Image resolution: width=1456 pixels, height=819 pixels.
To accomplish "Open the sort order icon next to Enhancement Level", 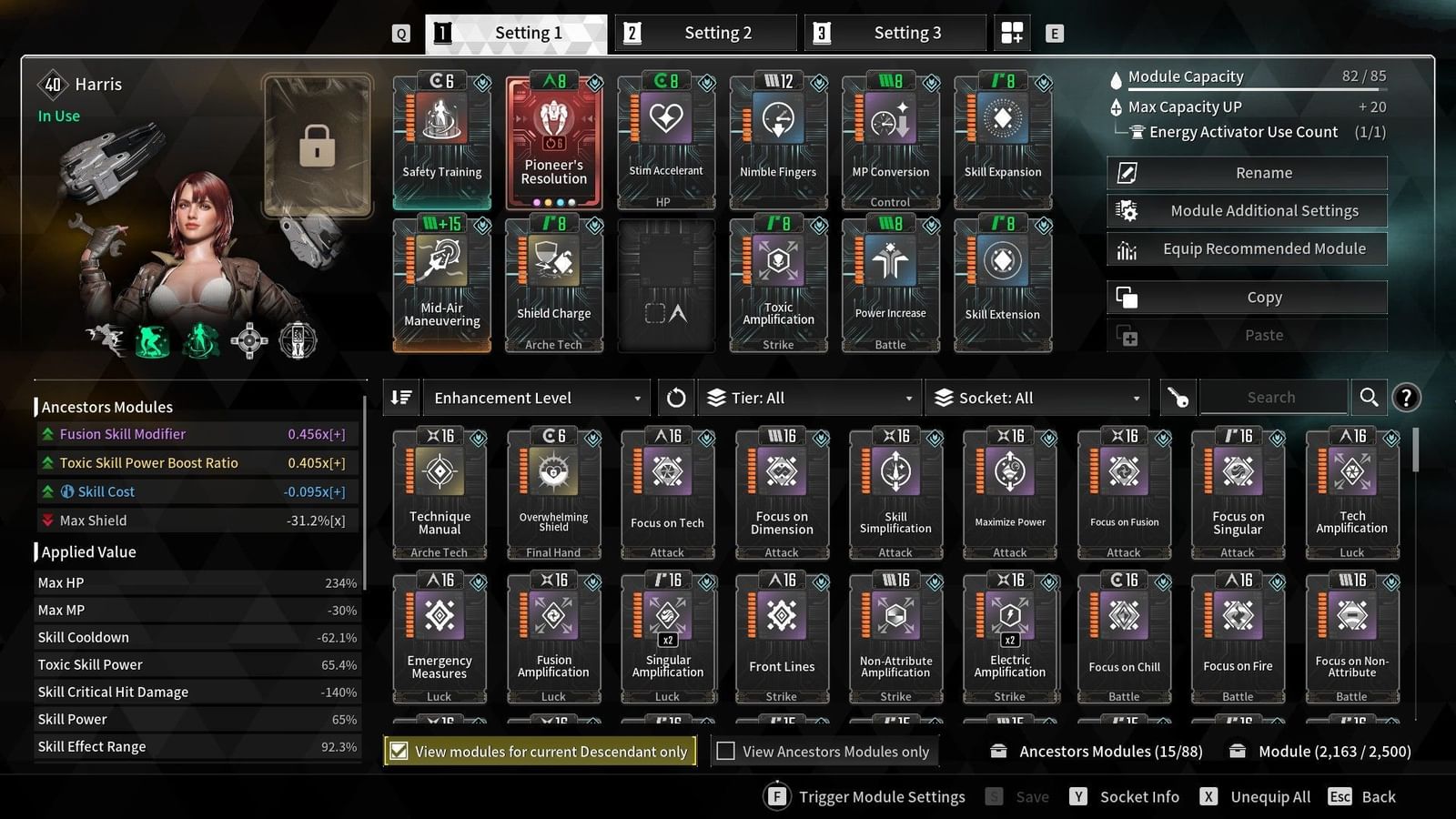I will tap(400, 397).
